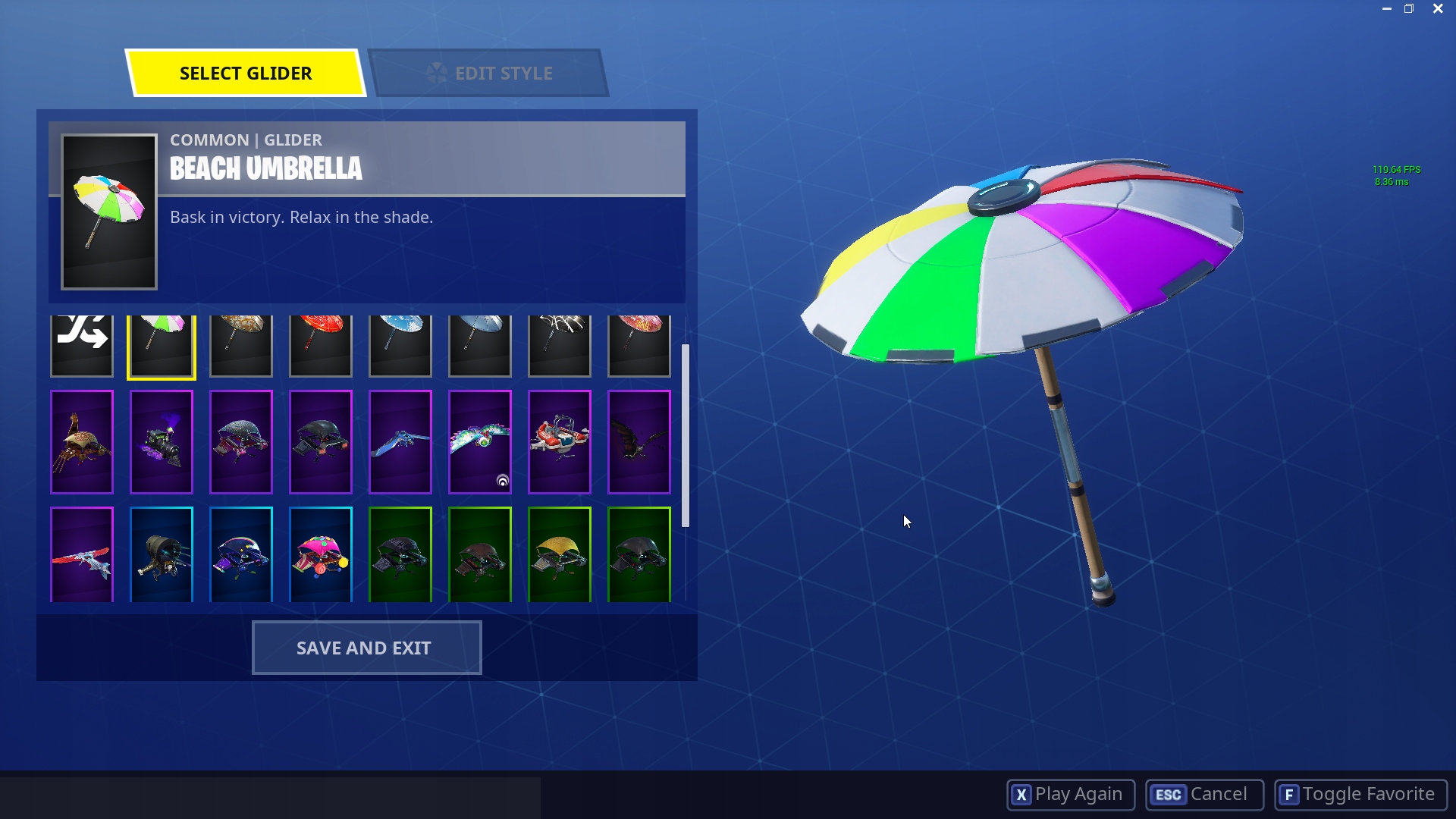This screenshot has height=819, width=1456.
Task: Click the controller icon on the Edit Style tab
Action: (437, 72)
